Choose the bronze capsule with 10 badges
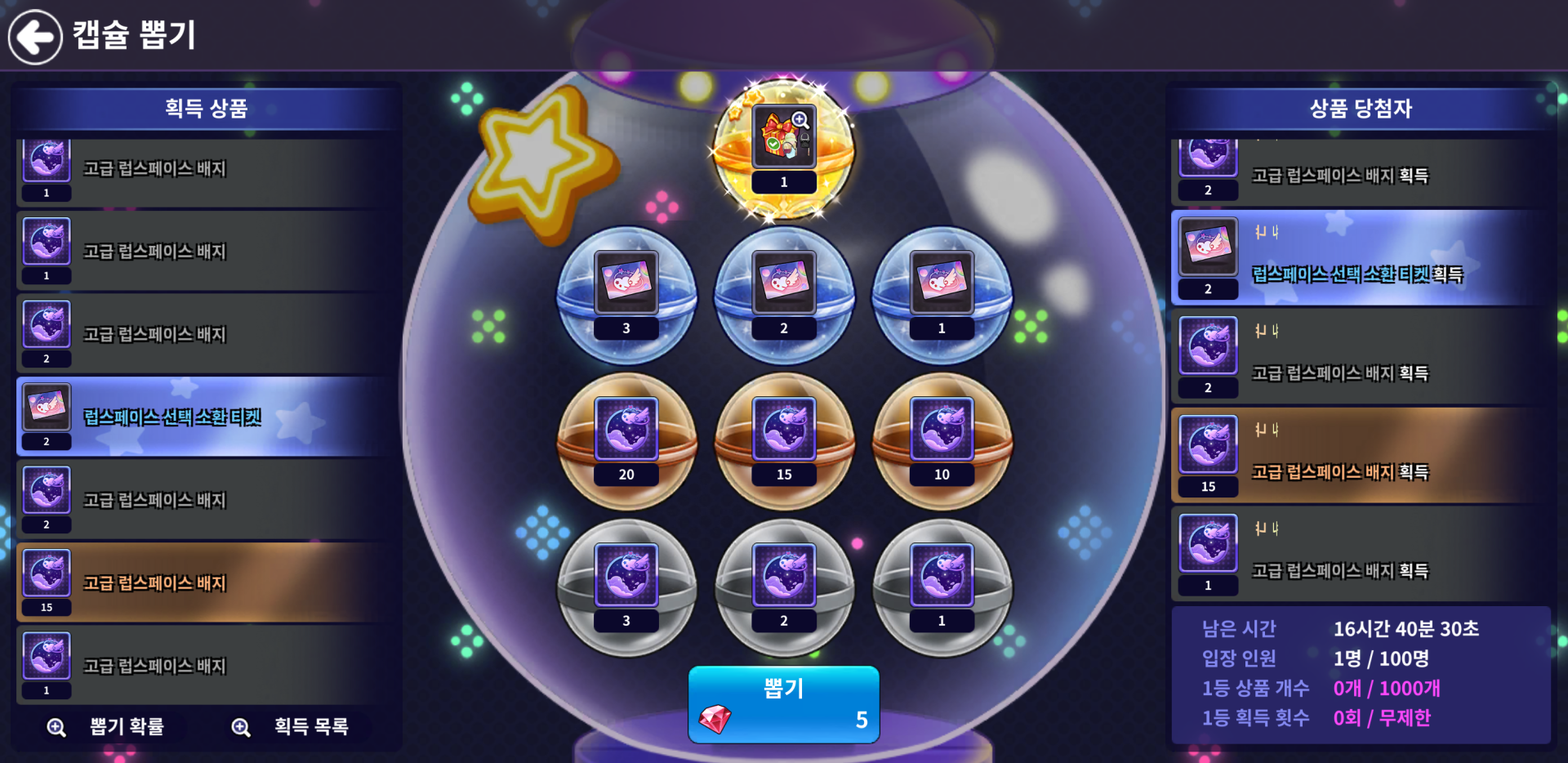 click(942, 440)
